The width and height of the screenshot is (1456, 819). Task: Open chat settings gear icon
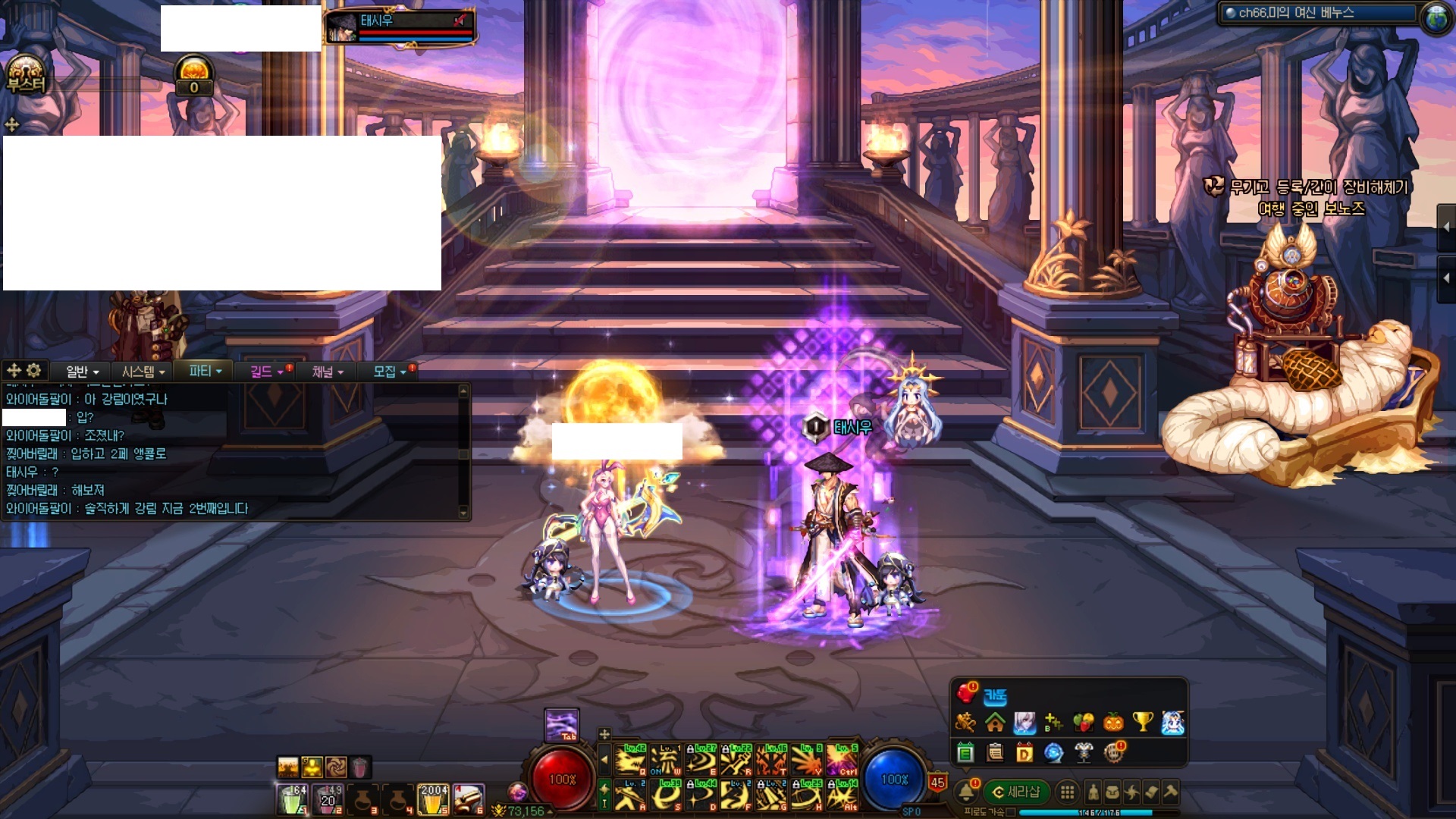click(x=34, y=370)
